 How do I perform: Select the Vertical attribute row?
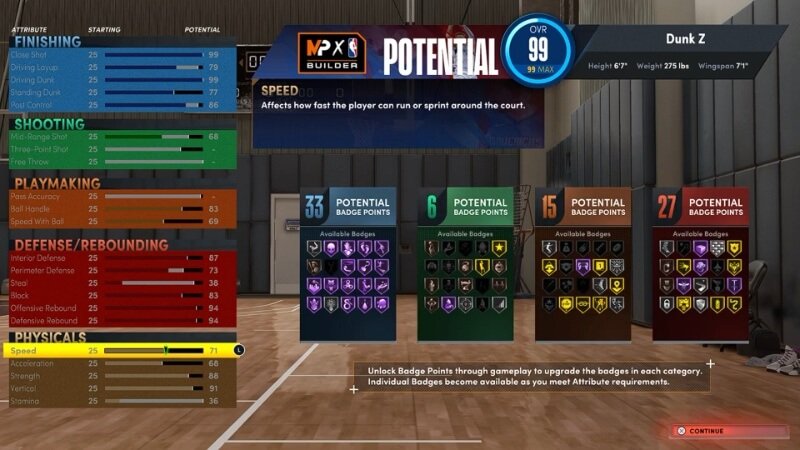click(120, 388)
